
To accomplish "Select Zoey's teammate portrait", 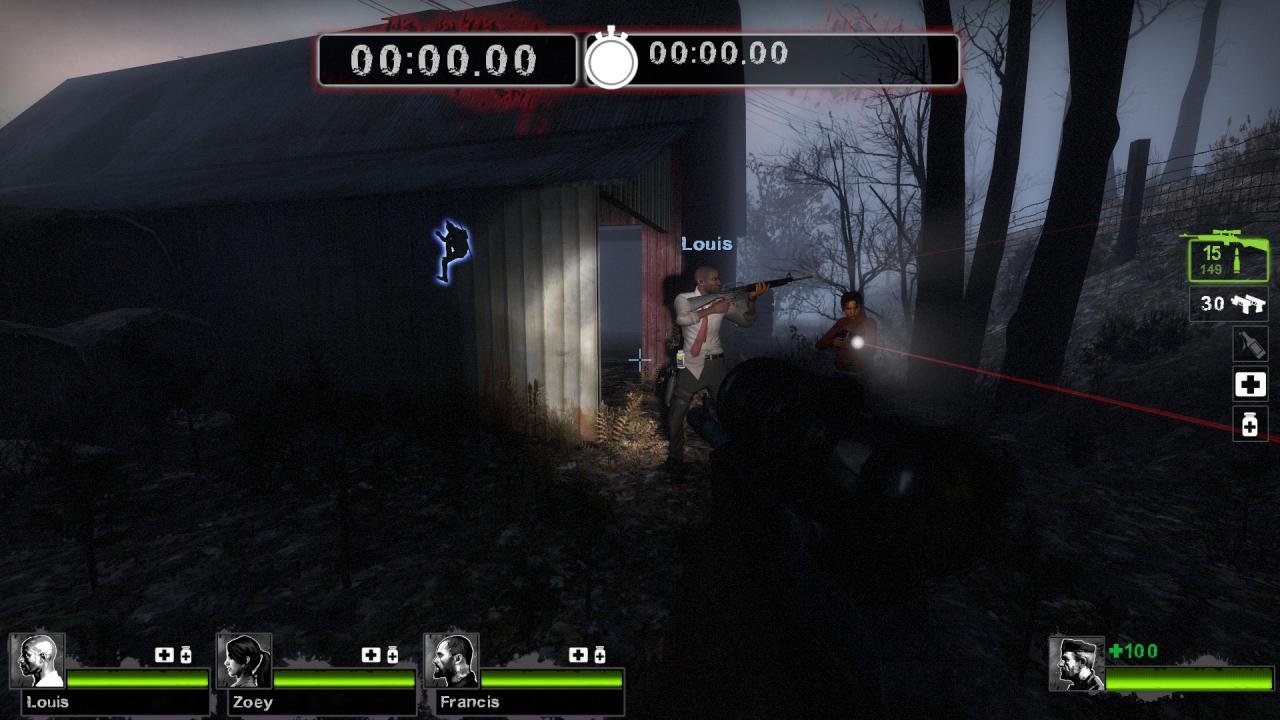I will coord(244,661).
